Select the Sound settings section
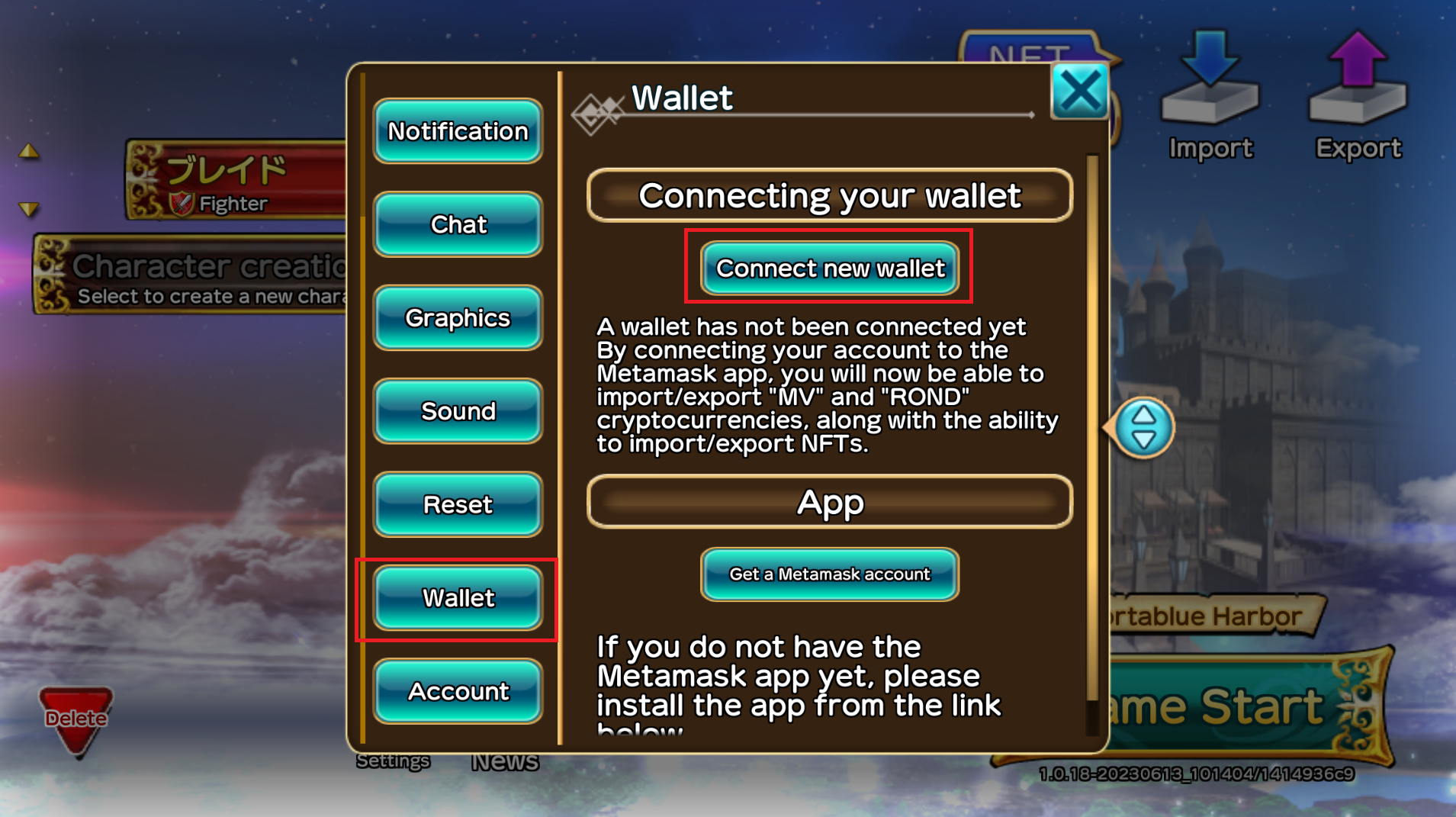Screen dimensions: 1456x817 point(458,411)
